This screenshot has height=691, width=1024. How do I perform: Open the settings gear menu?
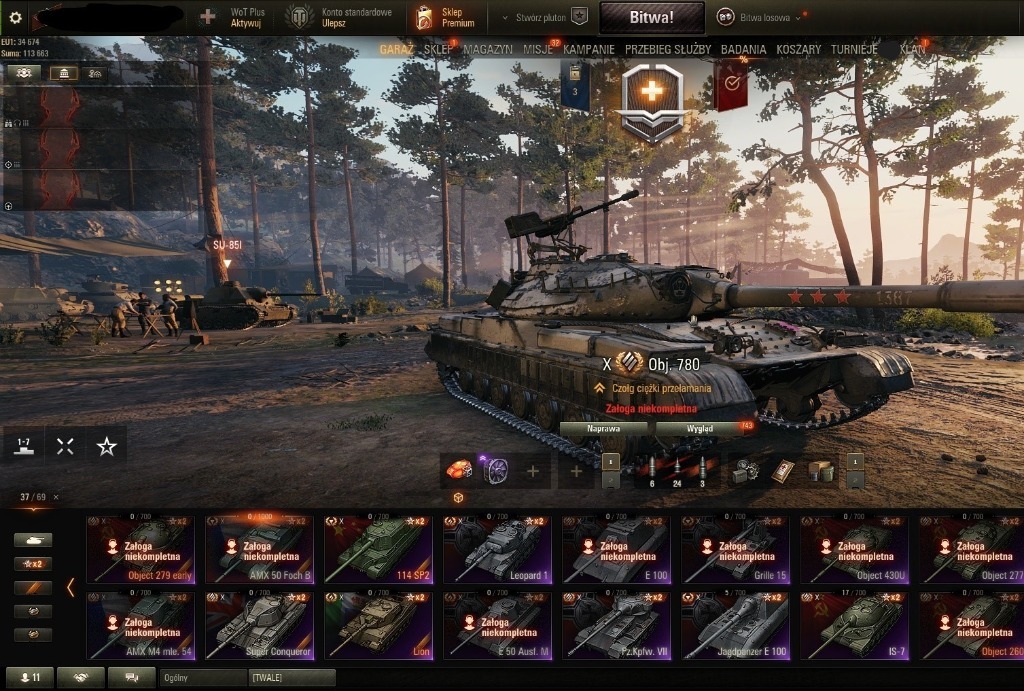[x=15, y=17]
